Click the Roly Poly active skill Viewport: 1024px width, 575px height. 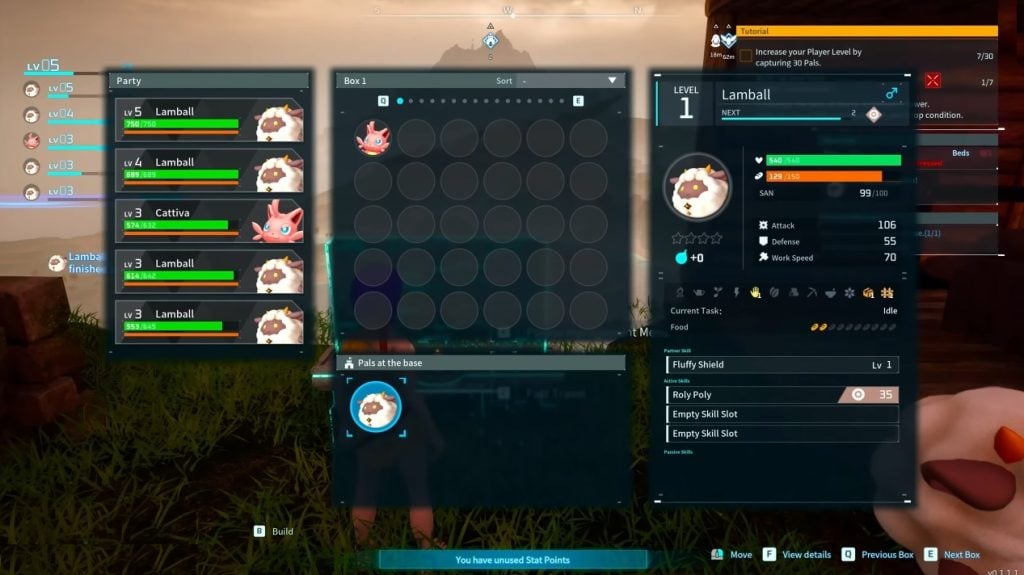[782, 395]
